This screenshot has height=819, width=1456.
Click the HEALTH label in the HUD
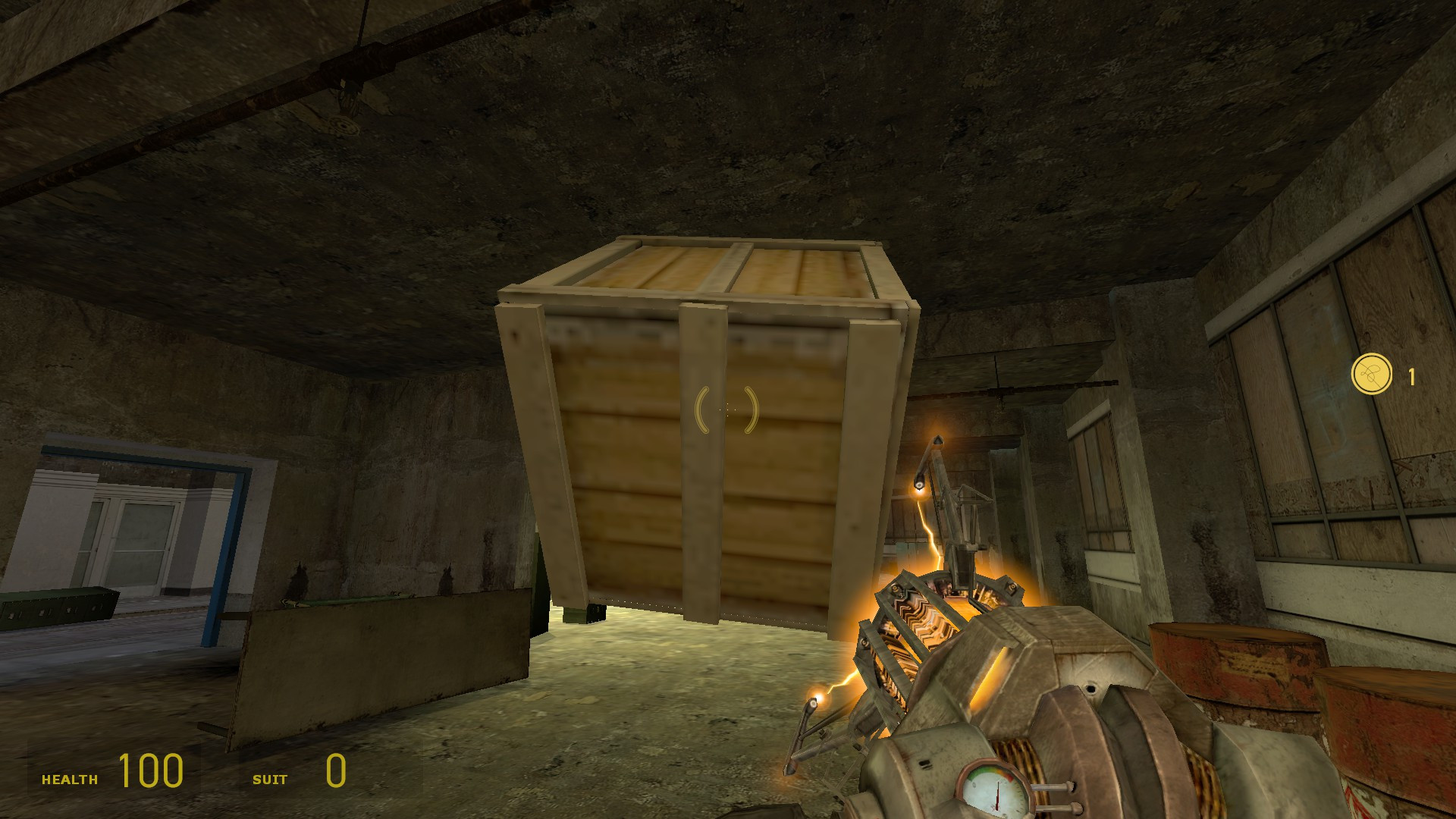71,778
